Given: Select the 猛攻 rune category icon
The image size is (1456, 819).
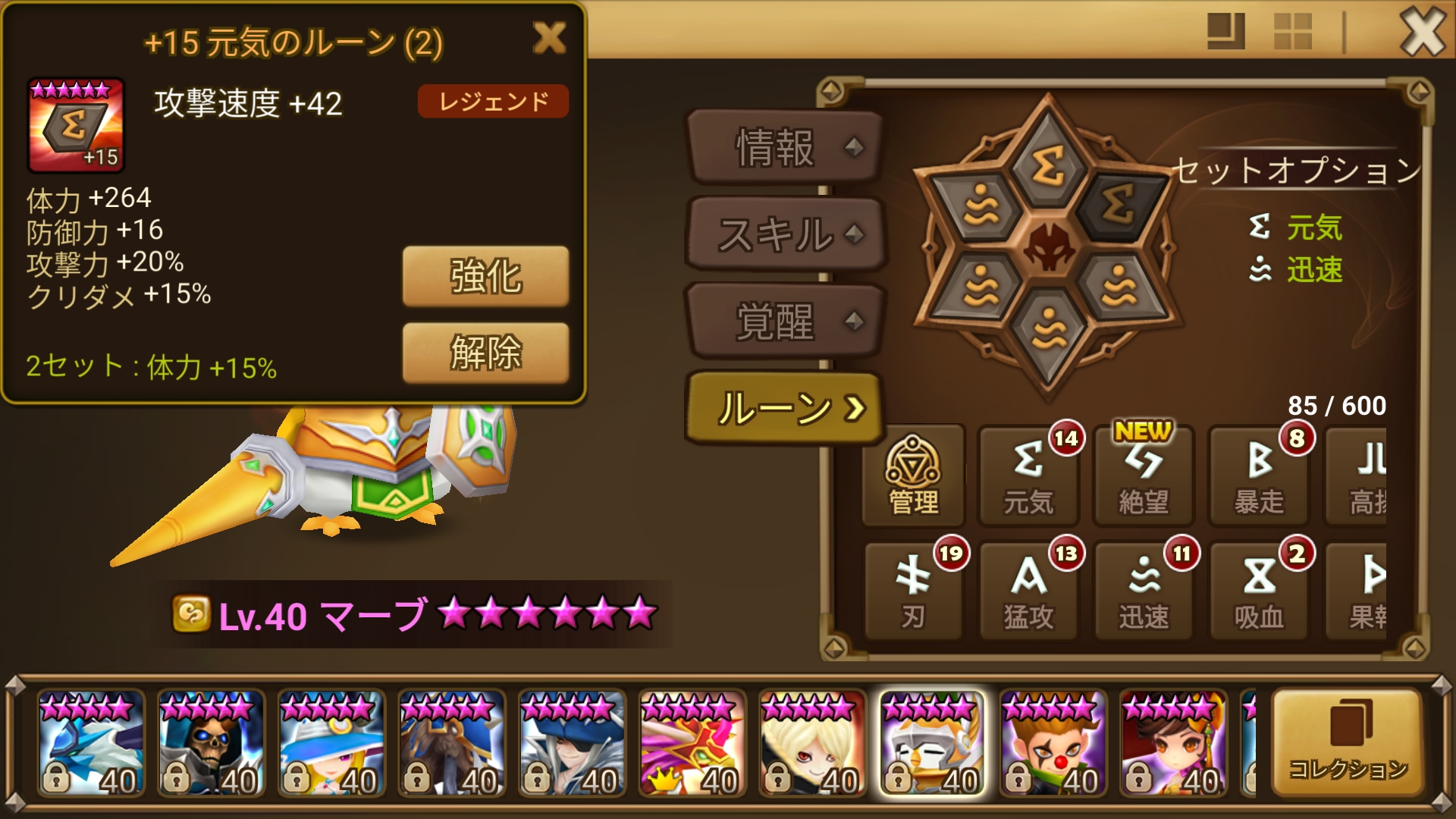Looking at the screenshot, I should click(1028, 591).
